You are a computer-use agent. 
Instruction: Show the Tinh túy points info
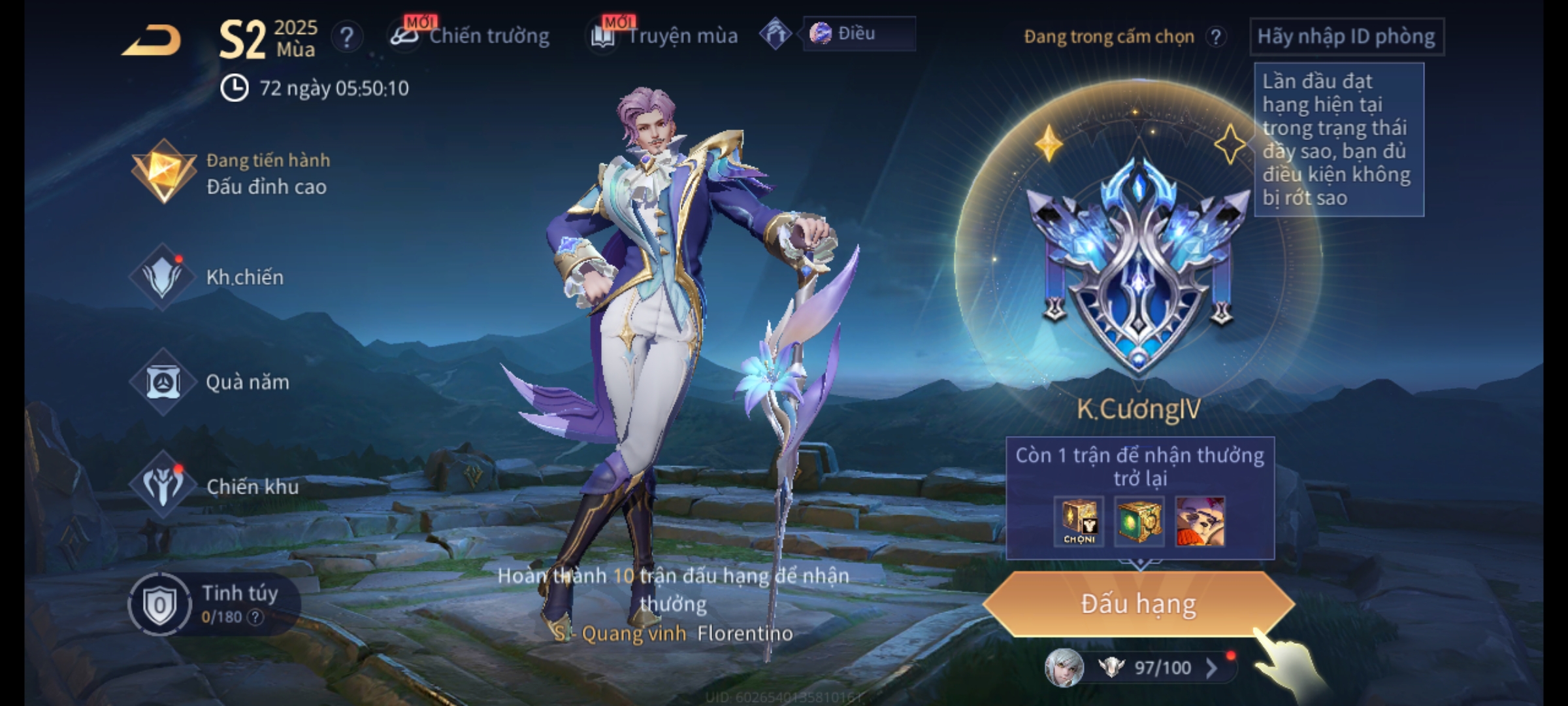pos(255,617)
